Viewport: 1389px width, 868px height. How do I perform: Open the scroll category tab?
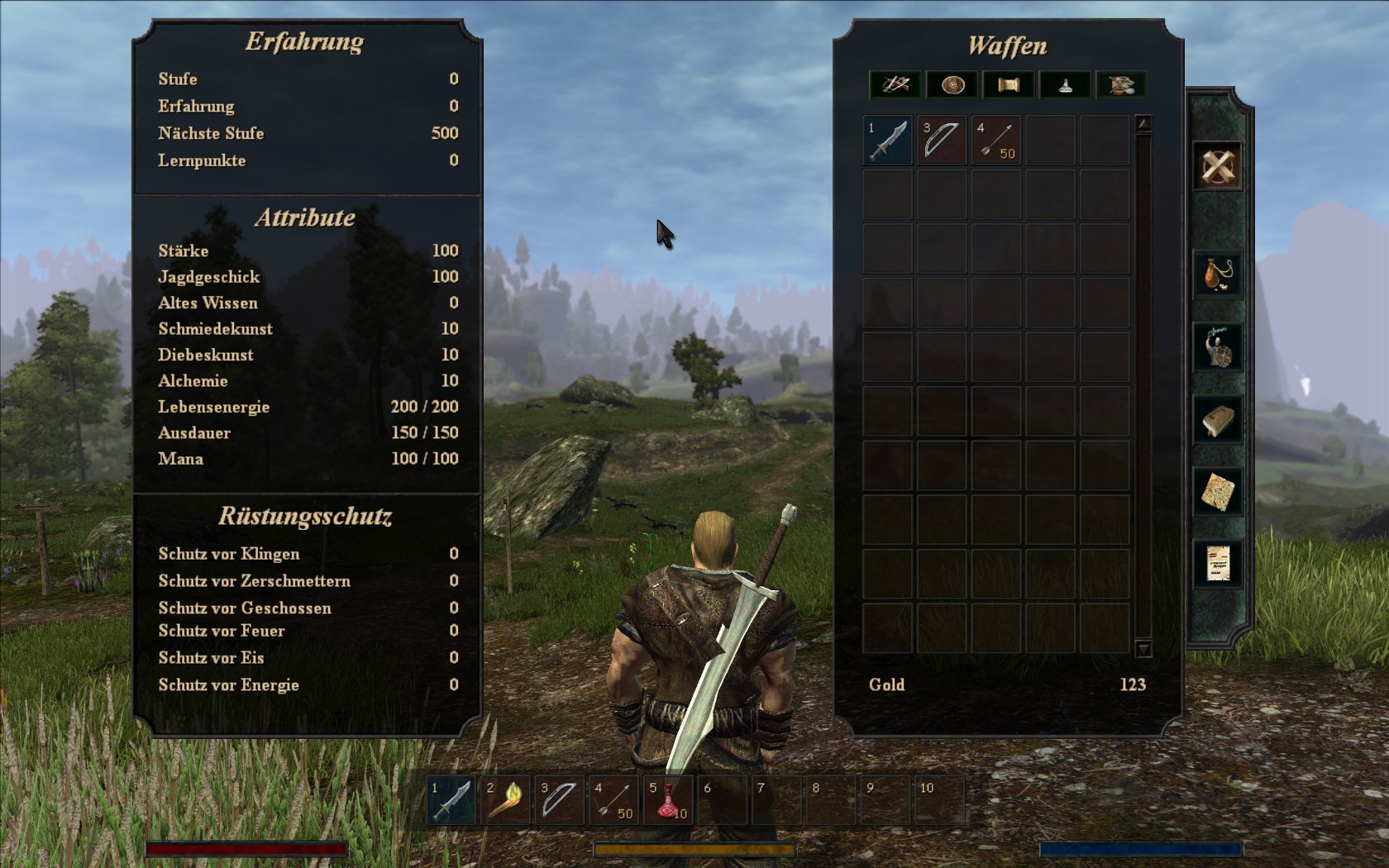pyautogui.click(x=1009, y=84)
